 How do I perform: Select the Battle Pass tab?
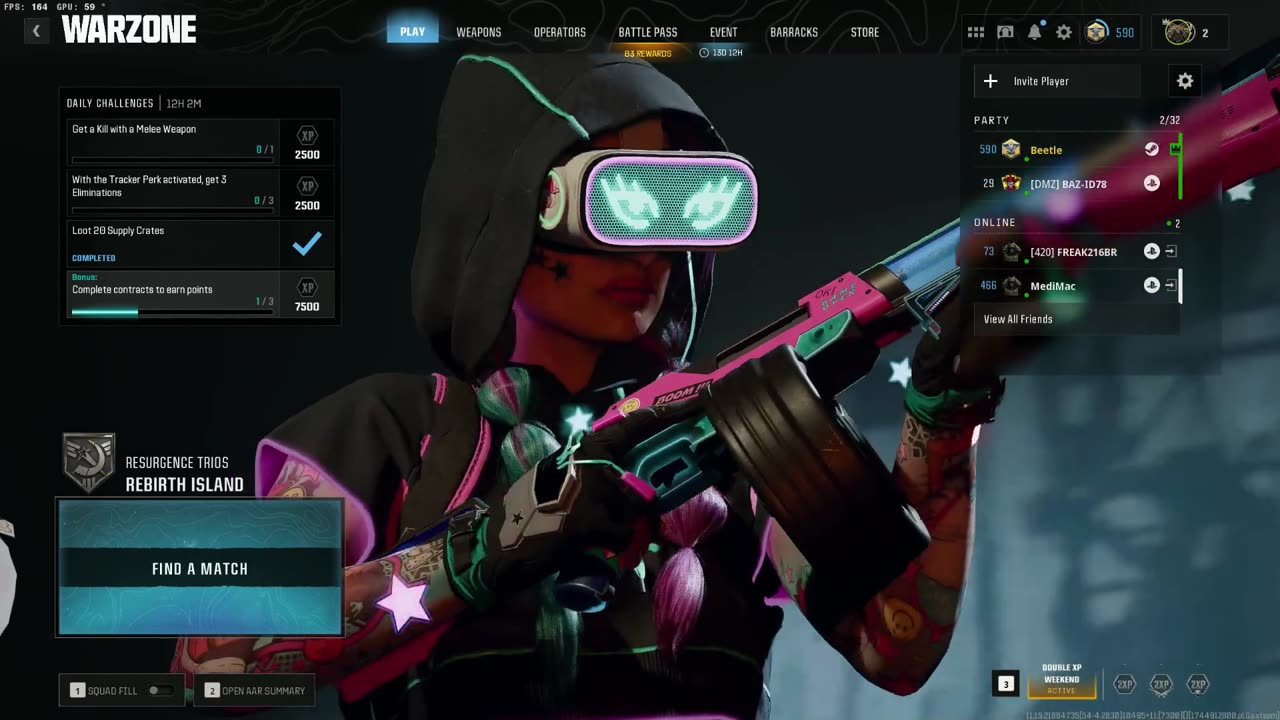click(647, 32)
